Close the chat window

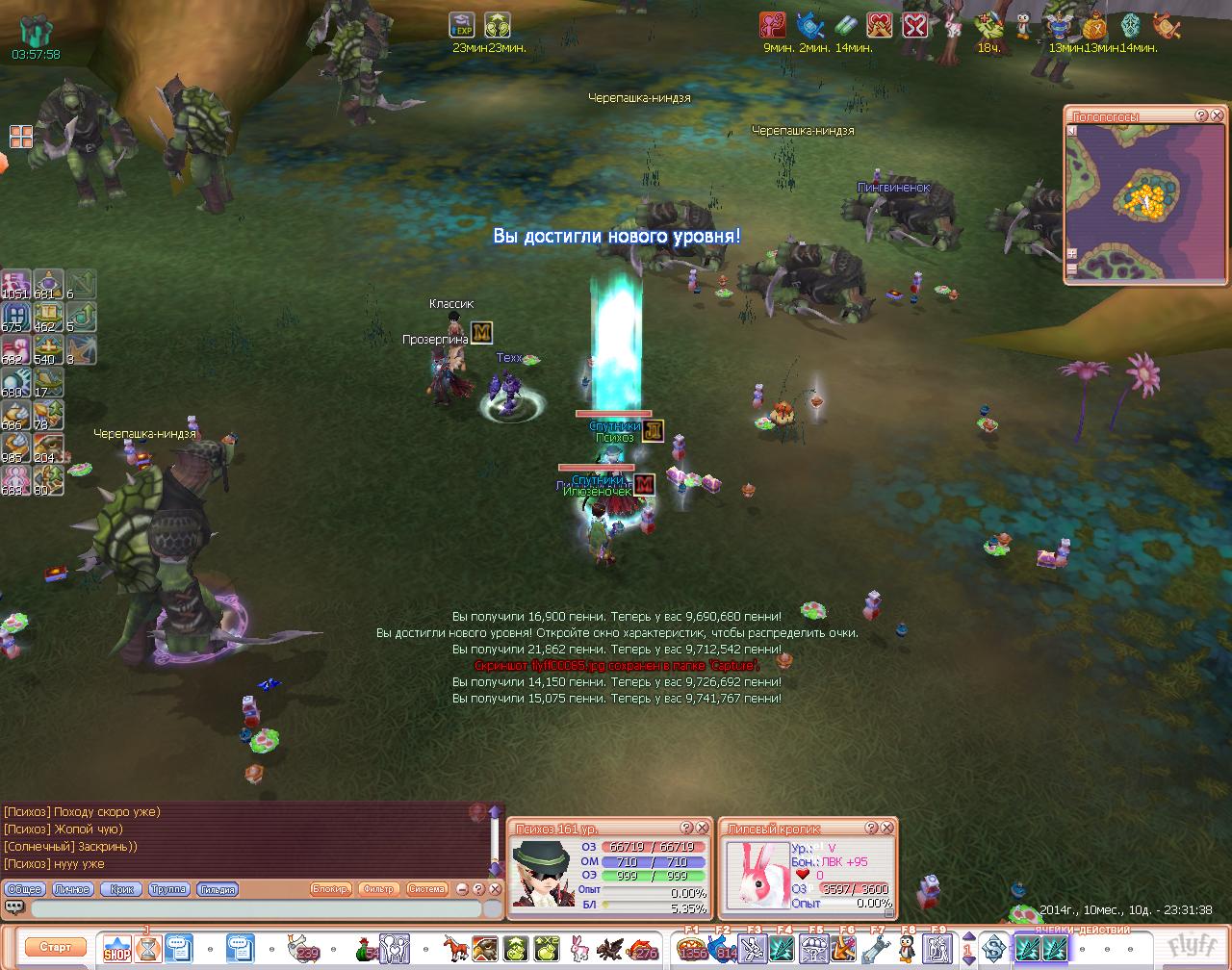click(x=495, y=889)
